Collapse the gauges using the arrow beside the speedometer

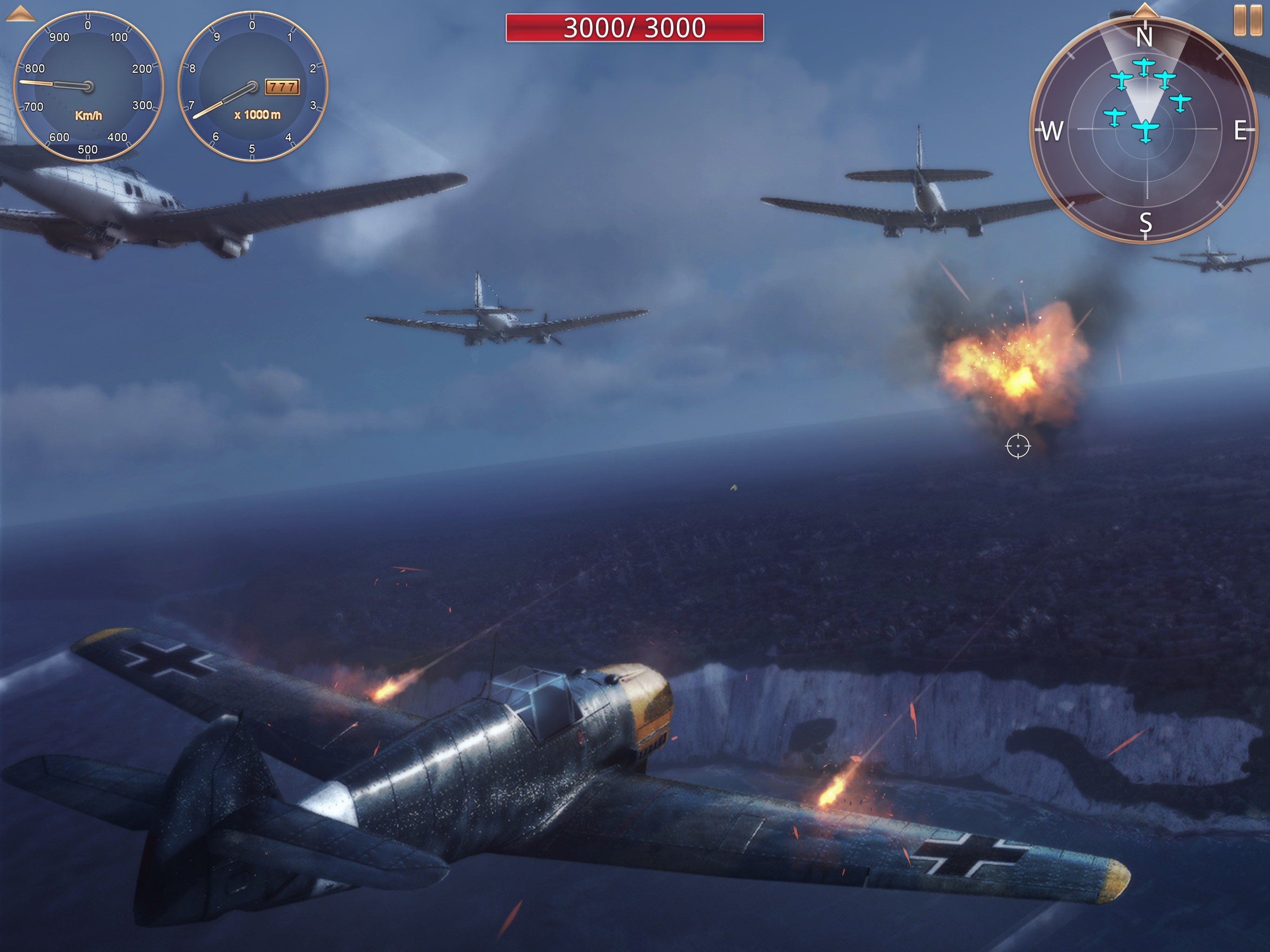pyautogui.click(x=20, y=13)
